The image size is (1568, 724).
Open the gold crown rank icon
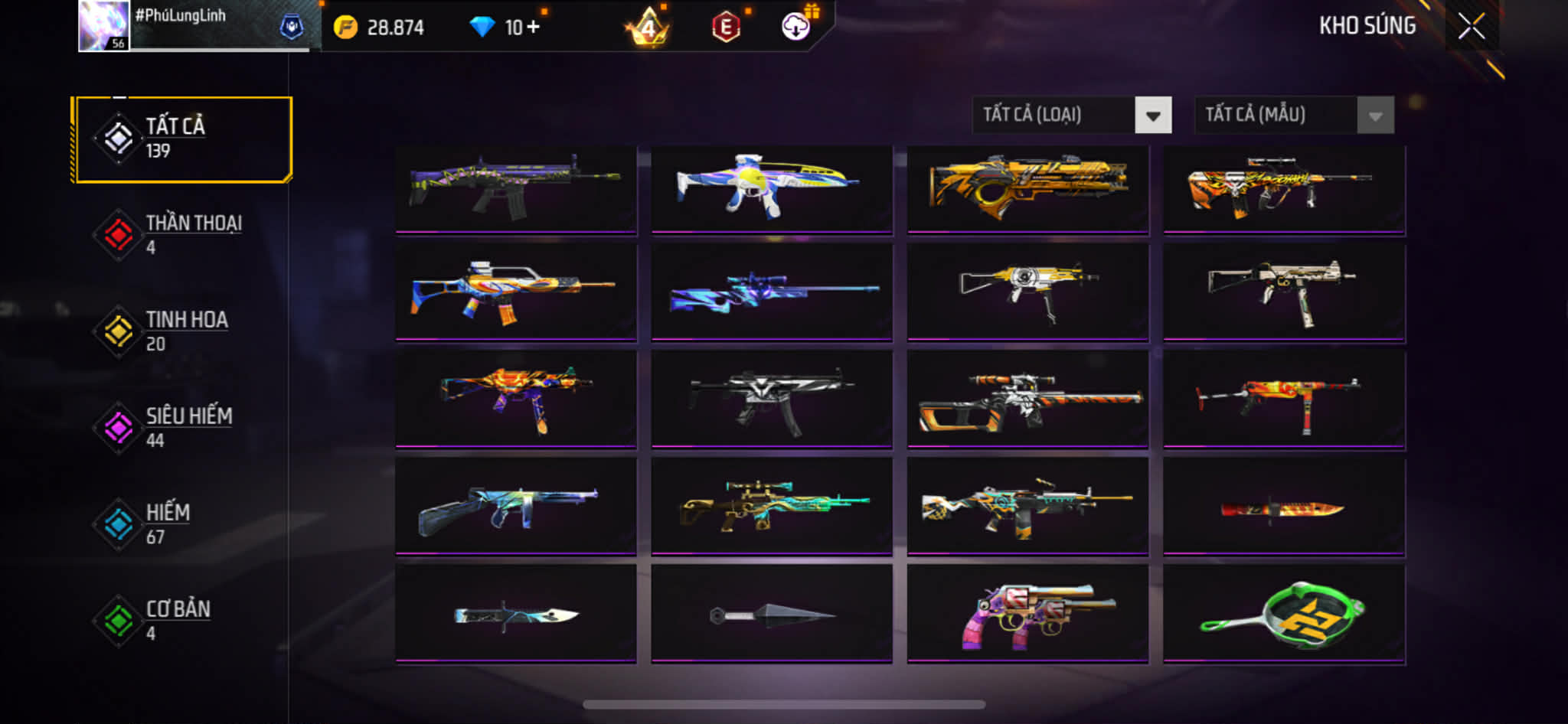click(648, 28)
